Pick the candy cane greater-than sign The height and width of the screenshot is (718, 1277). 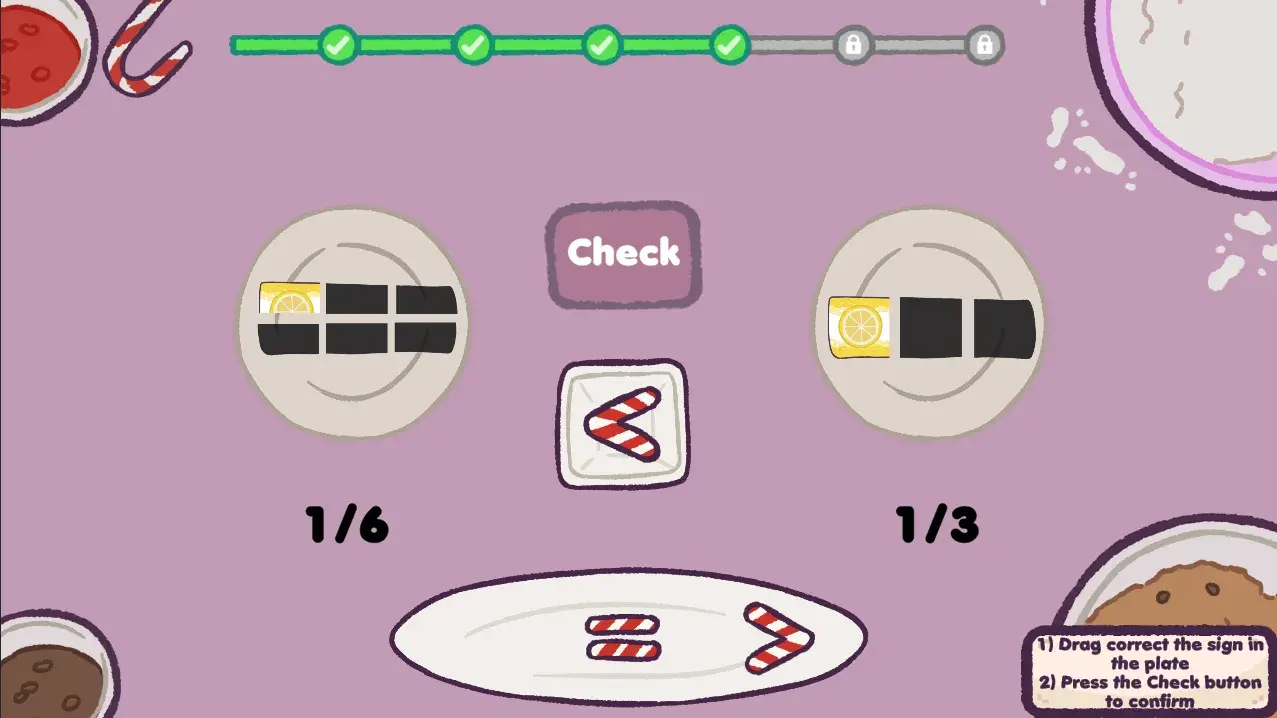[778, 637]
